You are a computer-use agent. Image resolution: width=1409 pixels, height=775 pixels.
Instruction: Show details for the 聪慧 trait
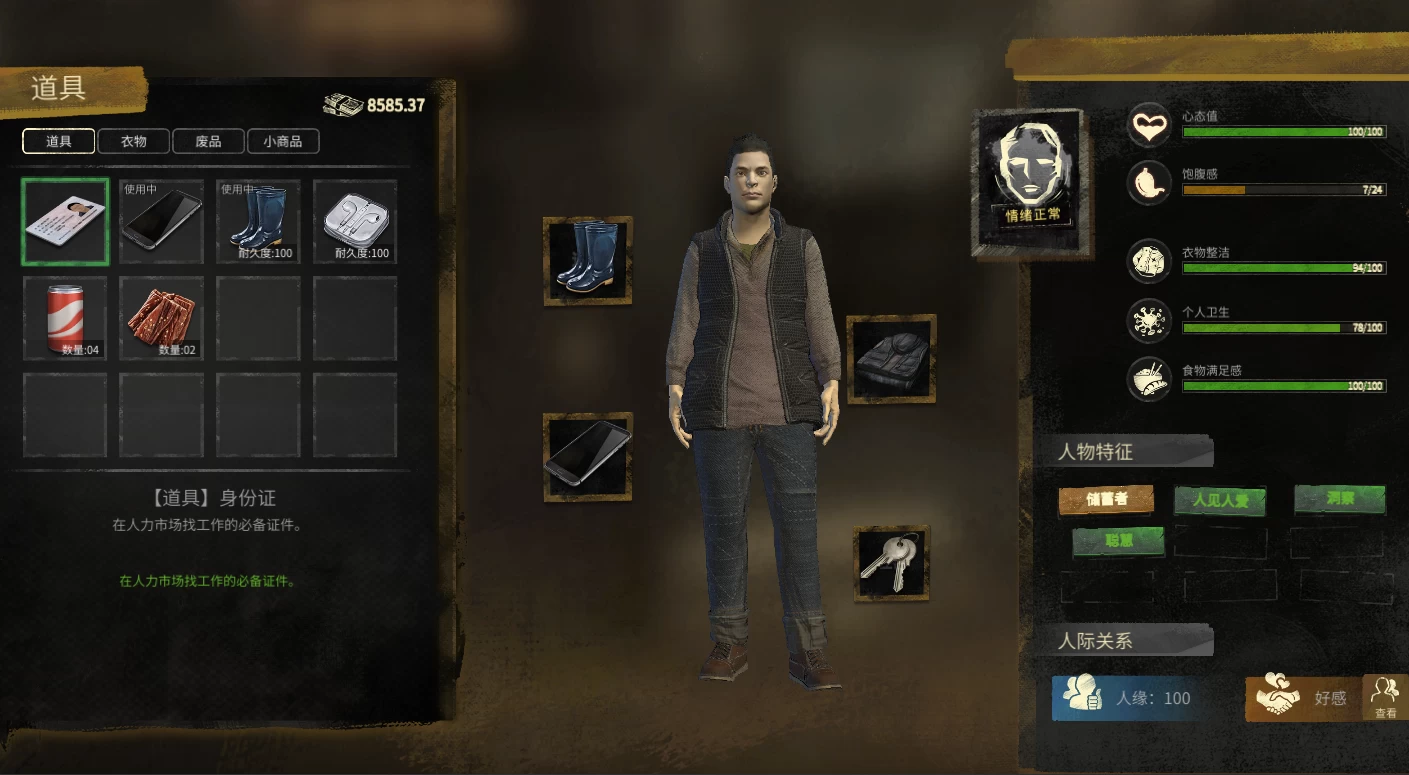click(1118, 541)
